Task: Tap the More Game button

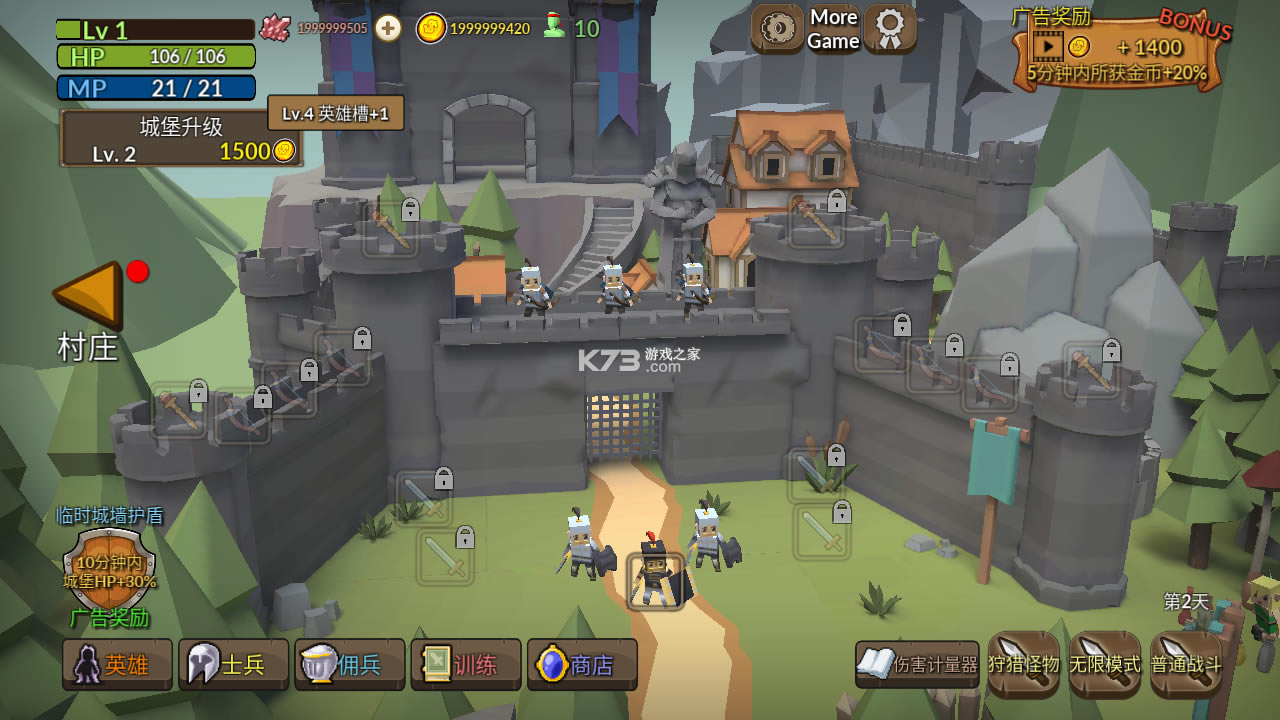Action: click(x=833, y=29)
